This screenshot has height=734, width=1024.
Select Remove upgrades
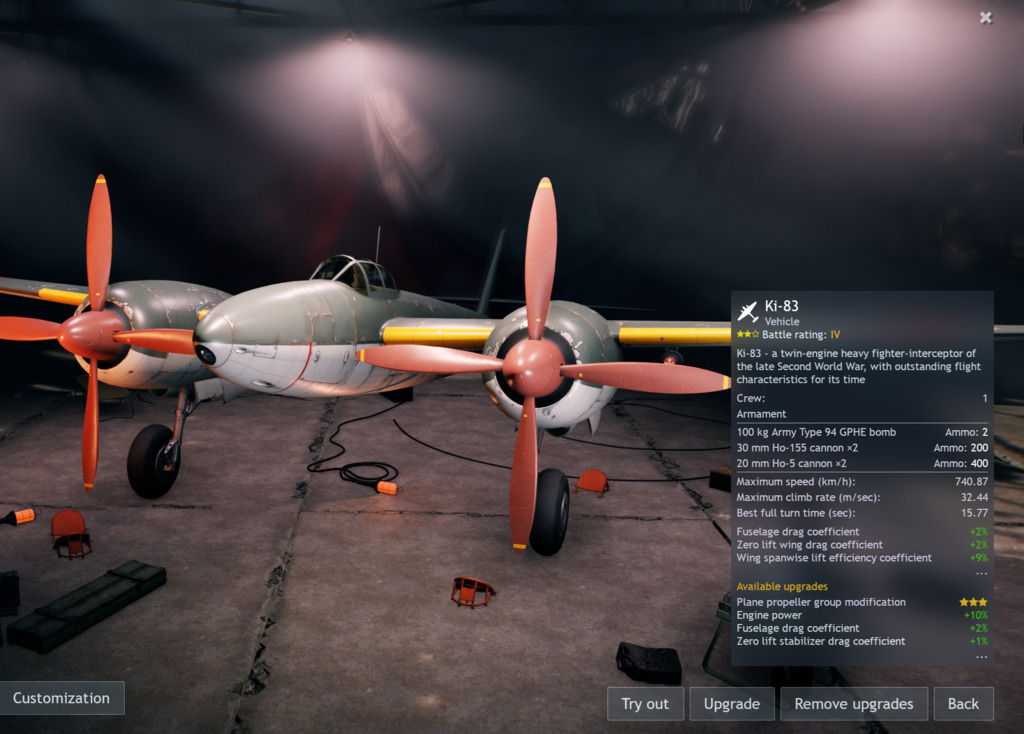[x=853, y=704]
